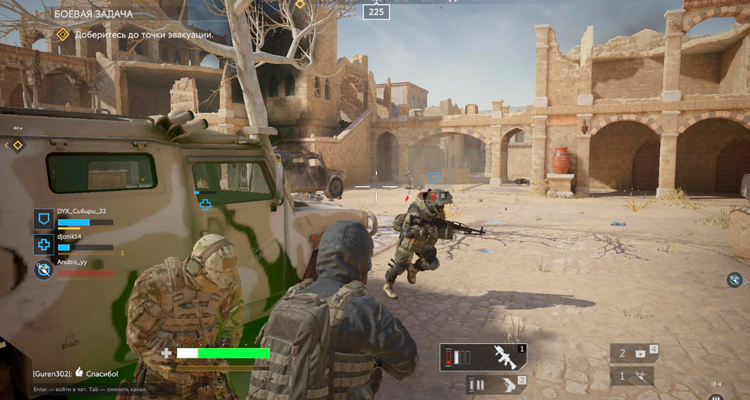Click the round crossed-out icon at right edge
The height and width of the screenshot is (400, 750).
735,279
